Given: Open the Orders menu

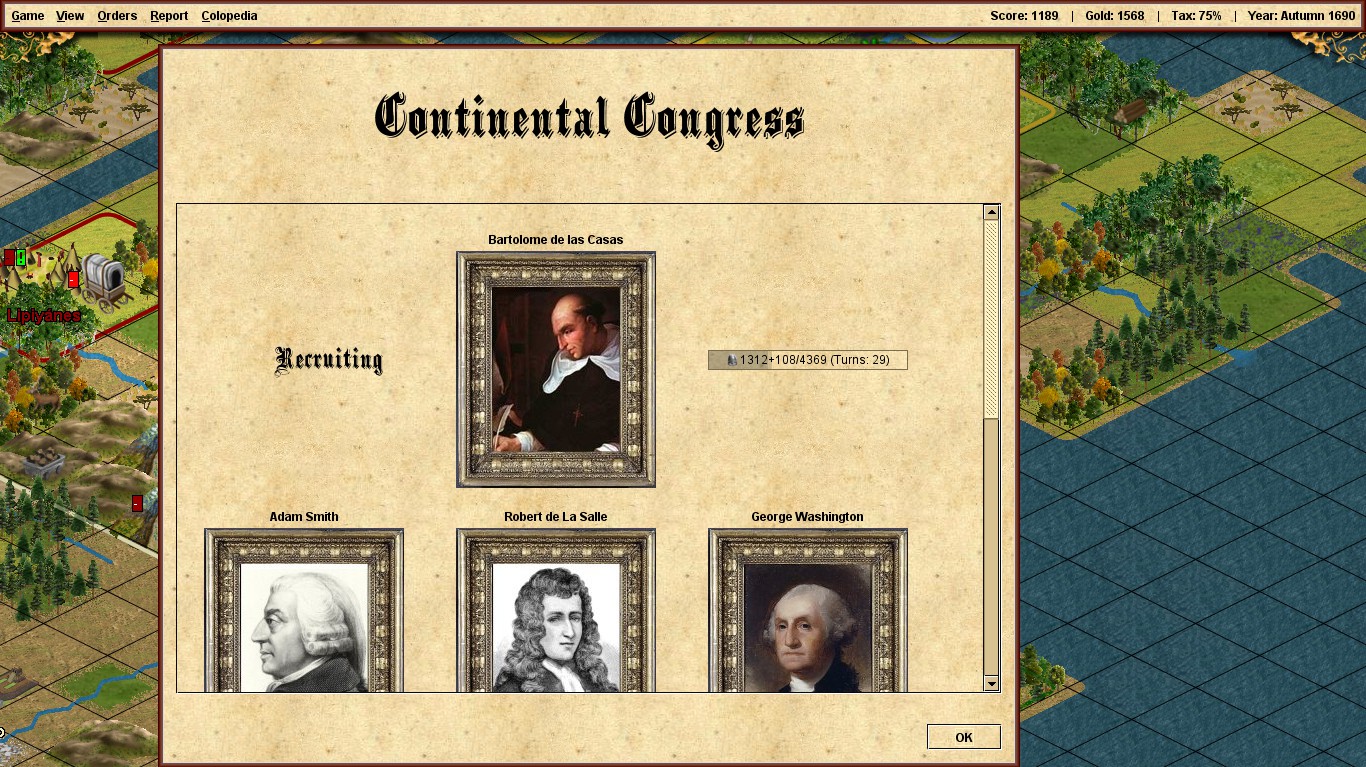Looking at the screenshot, I should tap(117, 16).
